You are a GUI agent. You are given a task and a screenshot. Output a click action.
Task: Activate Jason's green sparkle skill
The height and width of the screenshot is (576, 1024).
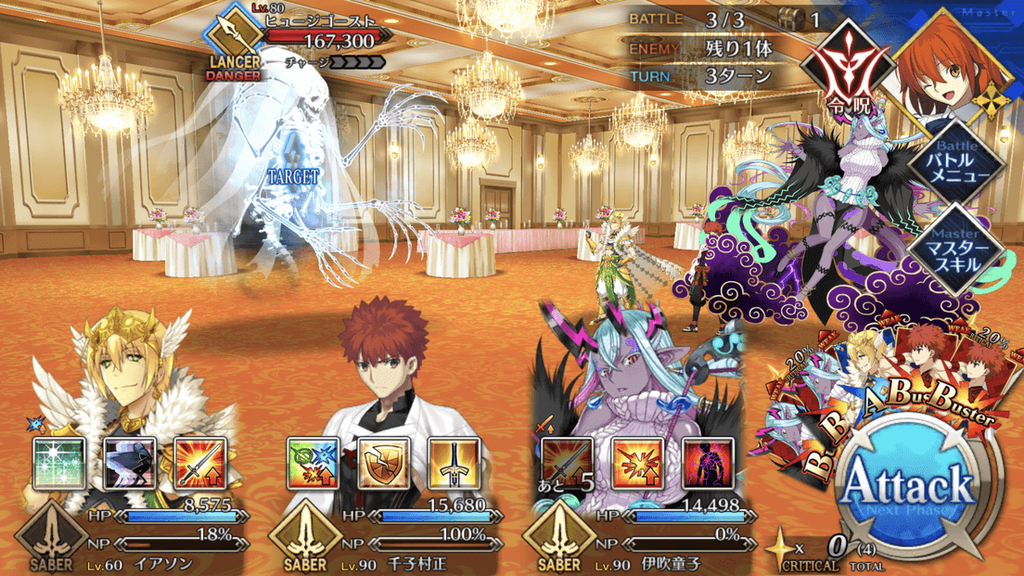click(58, 463)
